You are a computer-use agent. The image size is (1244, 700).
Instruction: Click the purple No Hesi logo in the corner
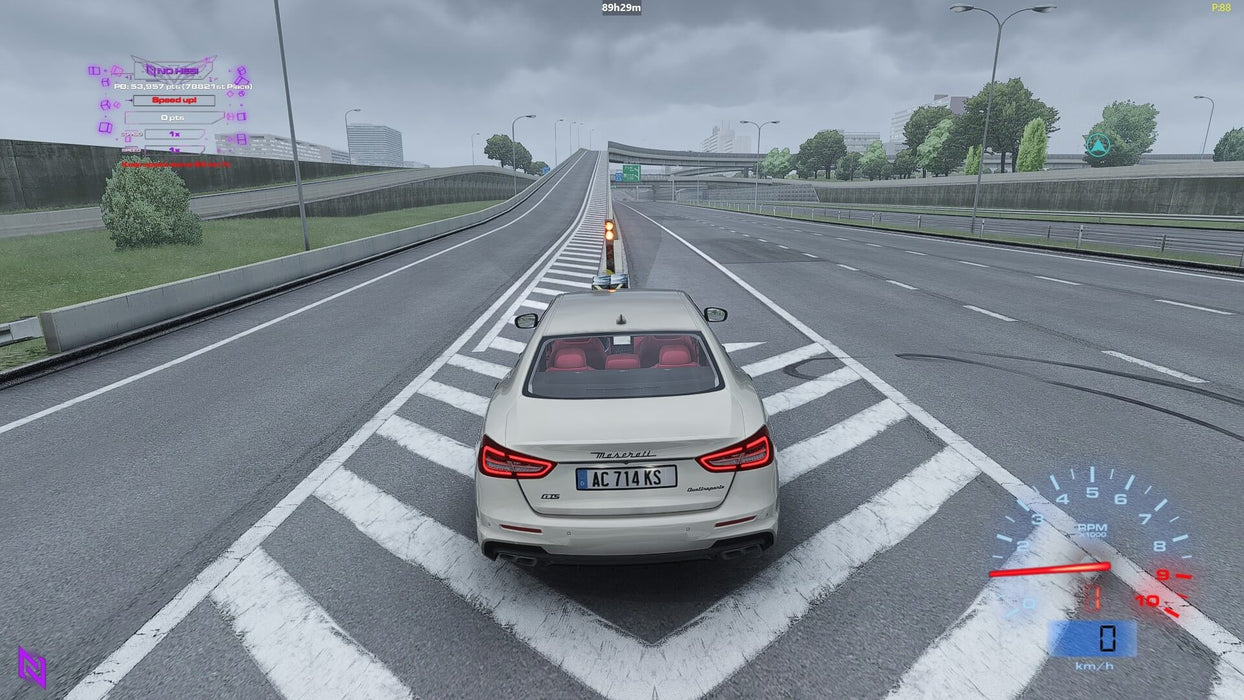(x=32, y=667)
